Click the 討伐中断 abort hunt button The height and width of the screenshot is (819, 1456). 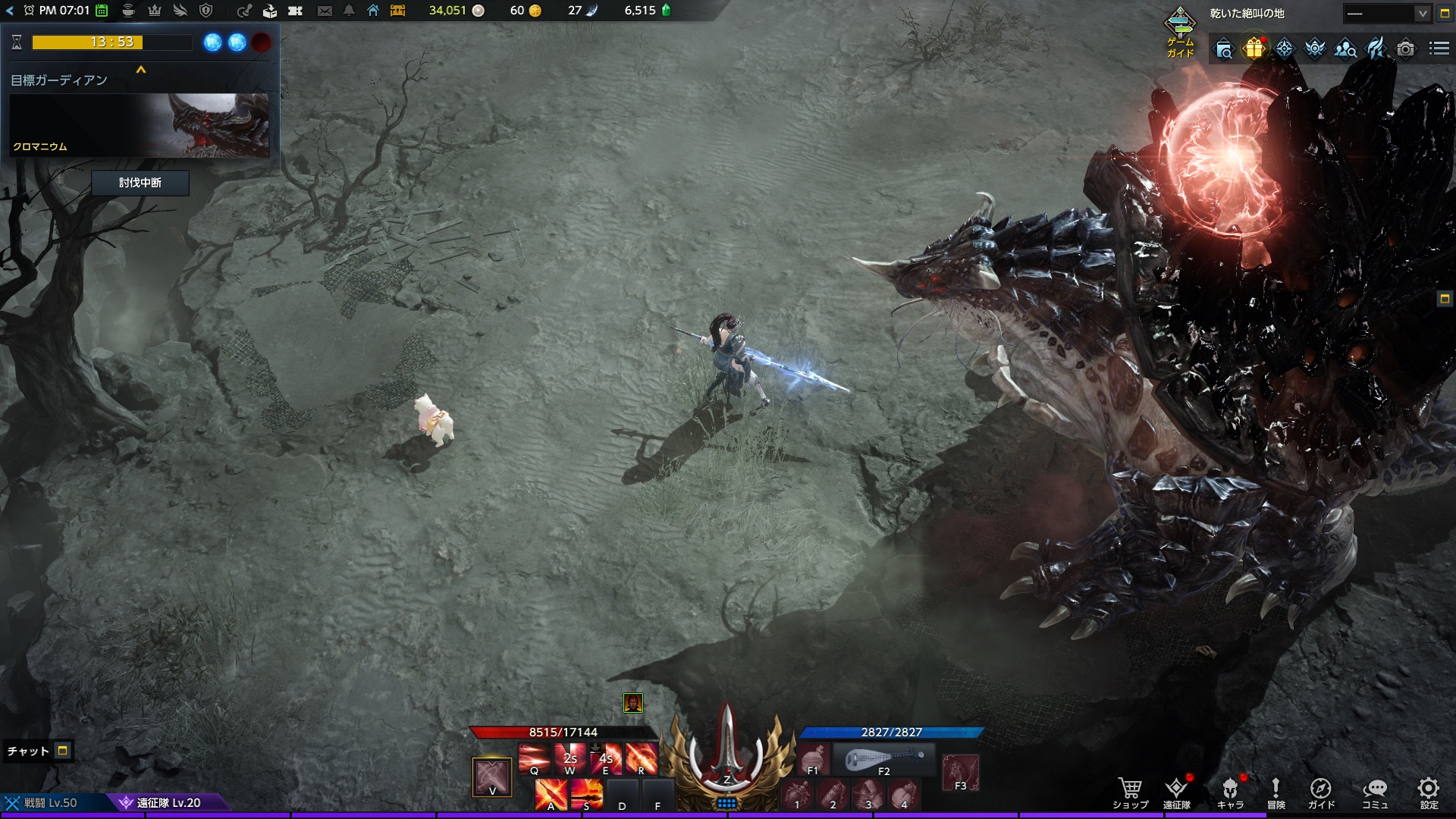pyautogui.click(x=140, y=183)
